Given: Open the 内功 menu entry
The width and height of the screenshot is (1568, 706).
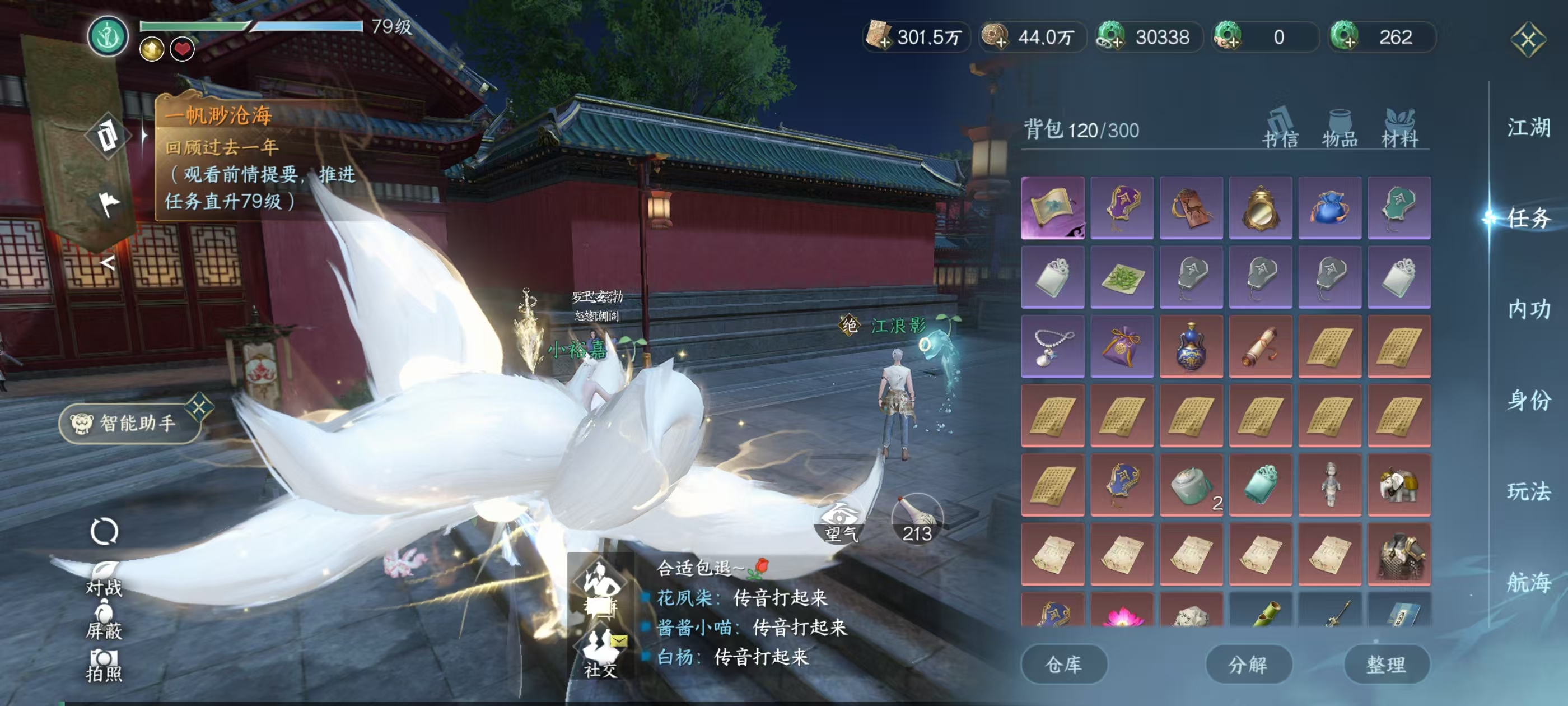Looking at the screenshot, I should tap(1528, 309).
